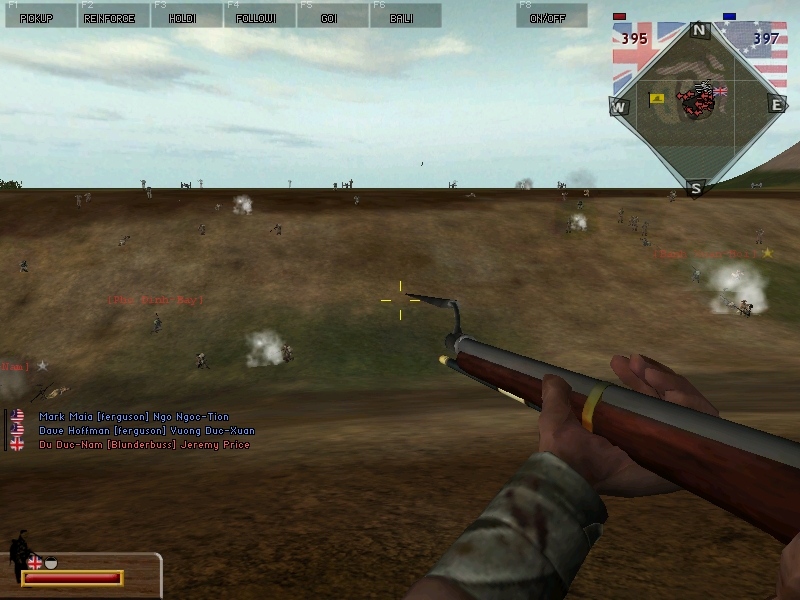Click the diamond-shaped compass minimap
Screen dimensions: 800x600
699,105
